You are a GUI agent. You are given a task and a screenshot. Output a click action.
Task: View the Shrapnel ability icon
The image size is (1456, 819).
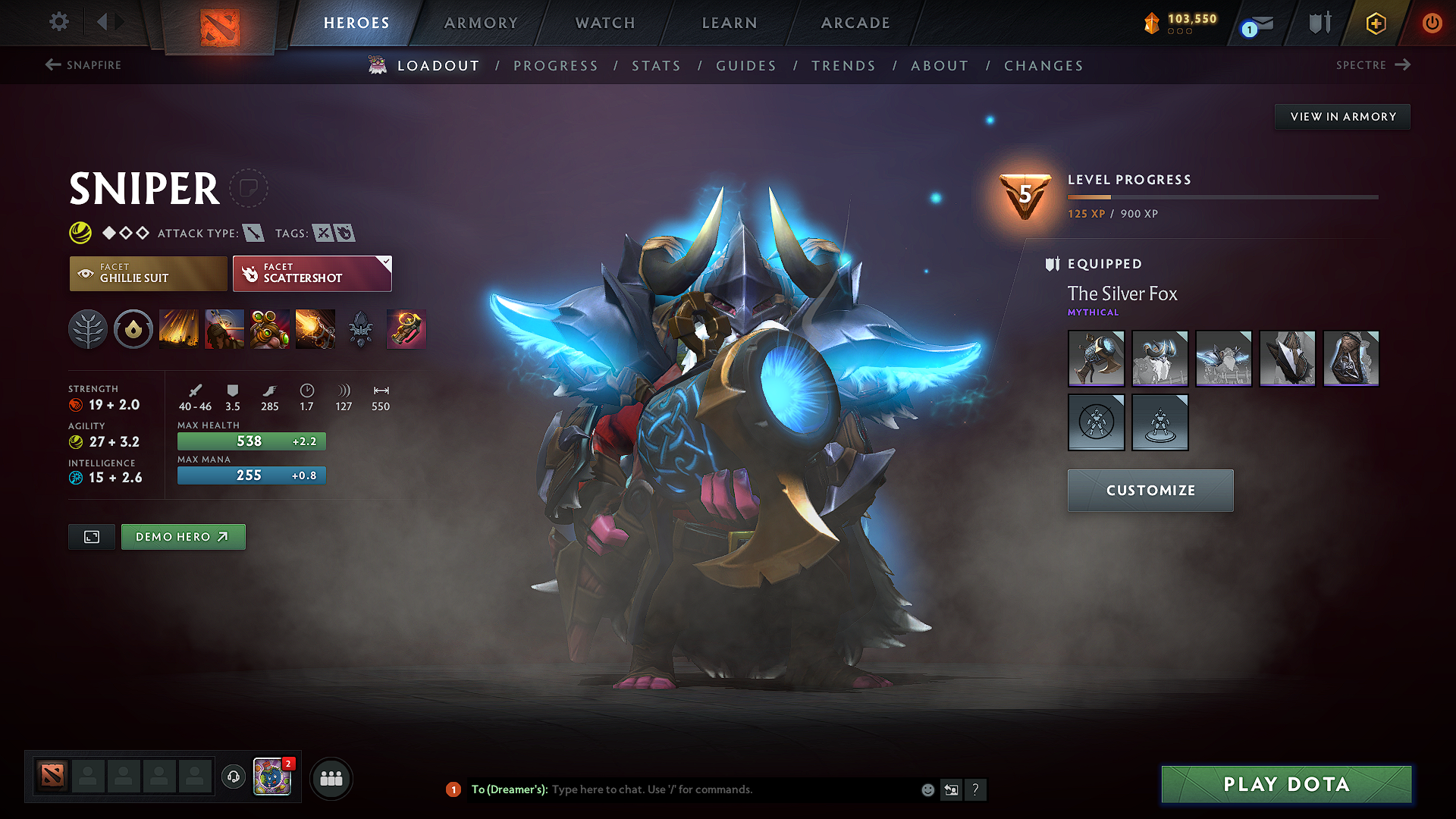(179, 329)
